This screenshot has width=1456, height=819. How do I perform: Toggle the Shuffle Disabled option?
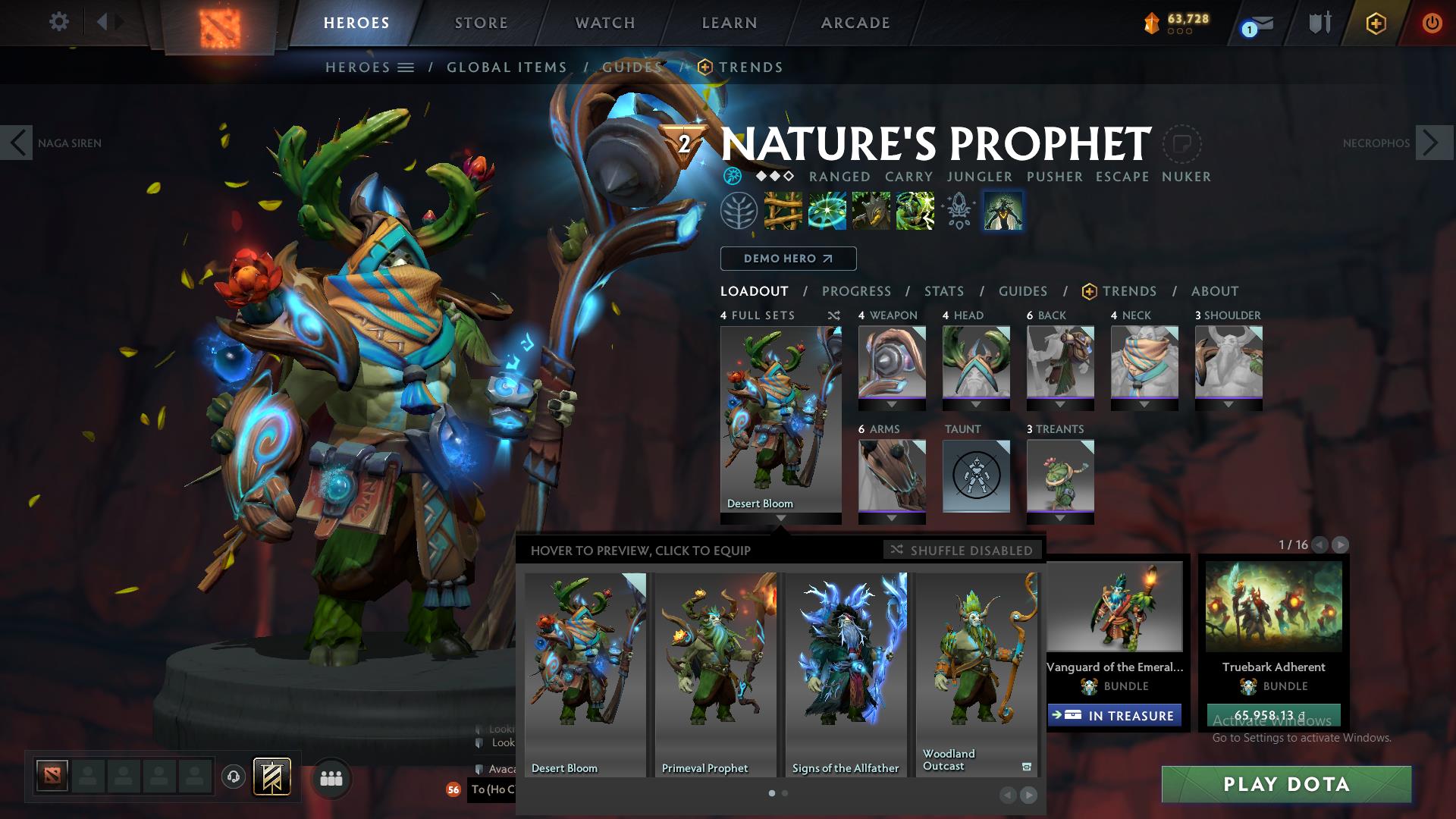coord(962,550)
